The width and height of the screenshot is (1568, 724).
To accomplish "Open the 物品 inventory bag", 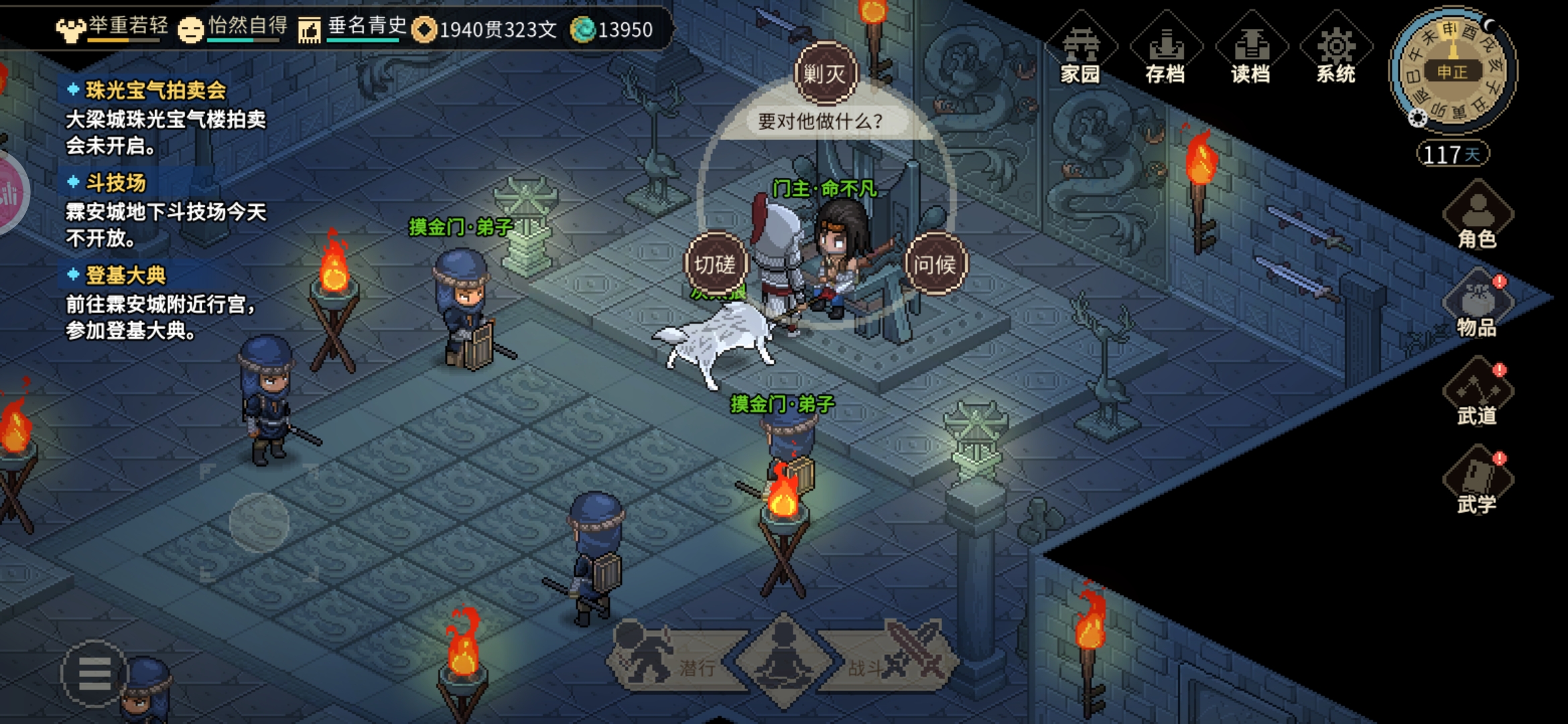I will tap(1477, 306).
